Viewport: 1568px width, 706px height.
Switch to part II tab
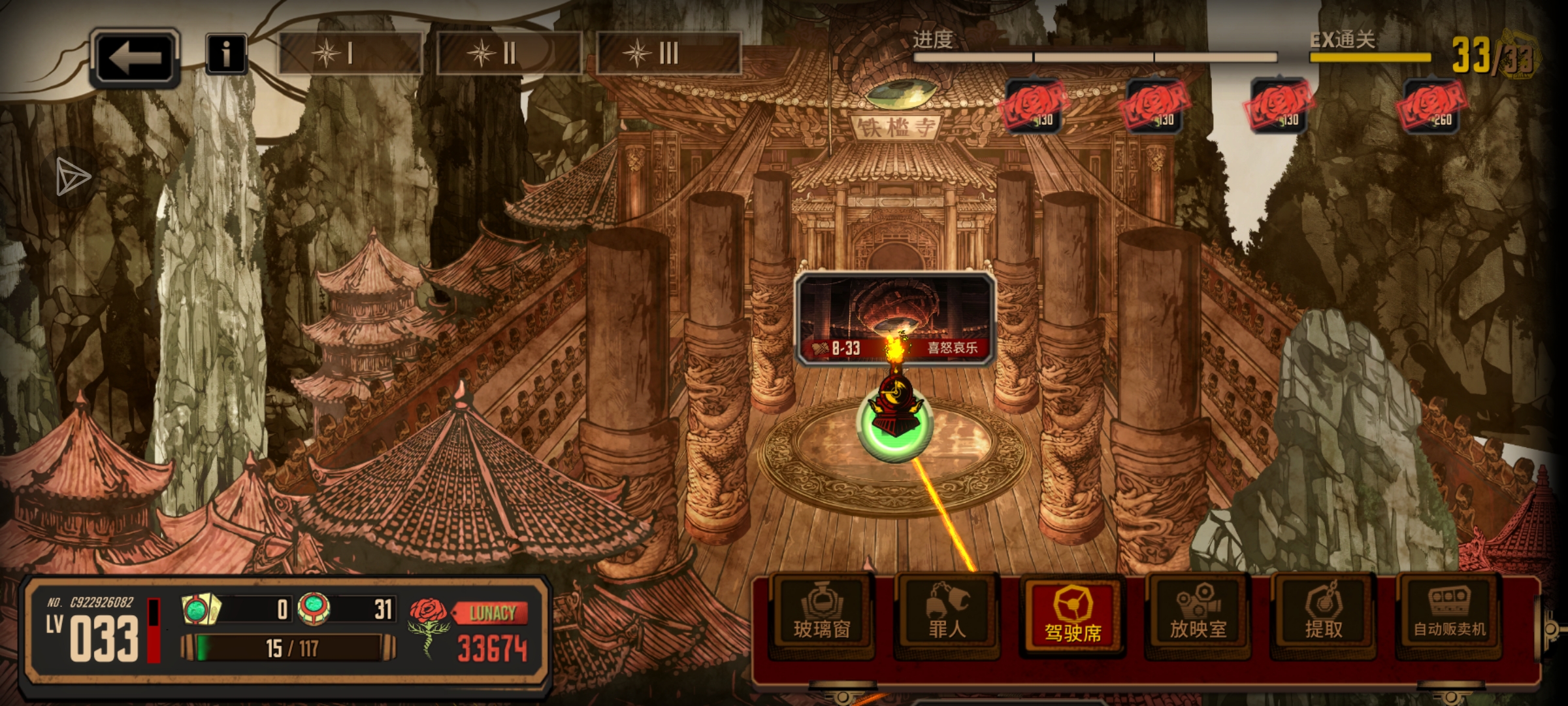coord(508,54)
